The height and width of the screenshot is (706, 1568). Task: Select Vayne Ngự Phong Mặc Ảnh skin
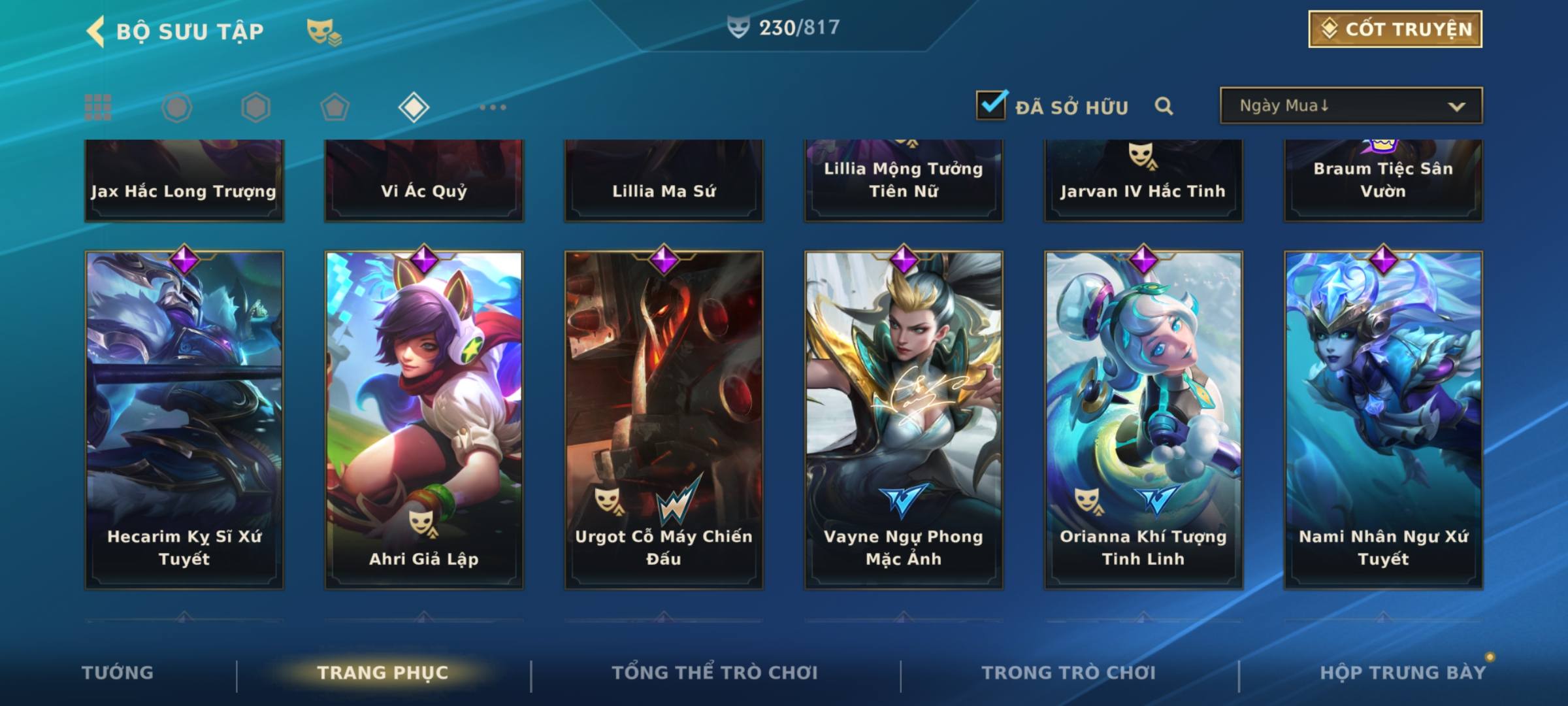pyautogui.click(x=904, y=418)
